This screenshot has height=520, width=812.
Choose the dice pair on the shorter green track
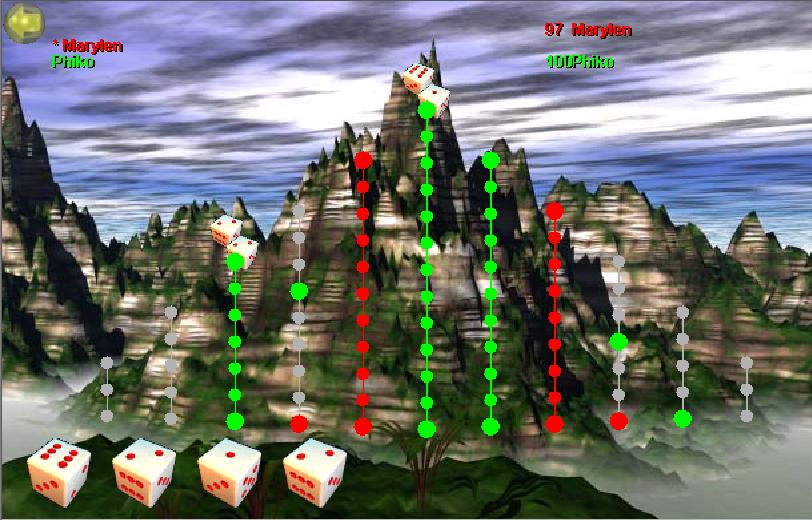click(234, 240)
